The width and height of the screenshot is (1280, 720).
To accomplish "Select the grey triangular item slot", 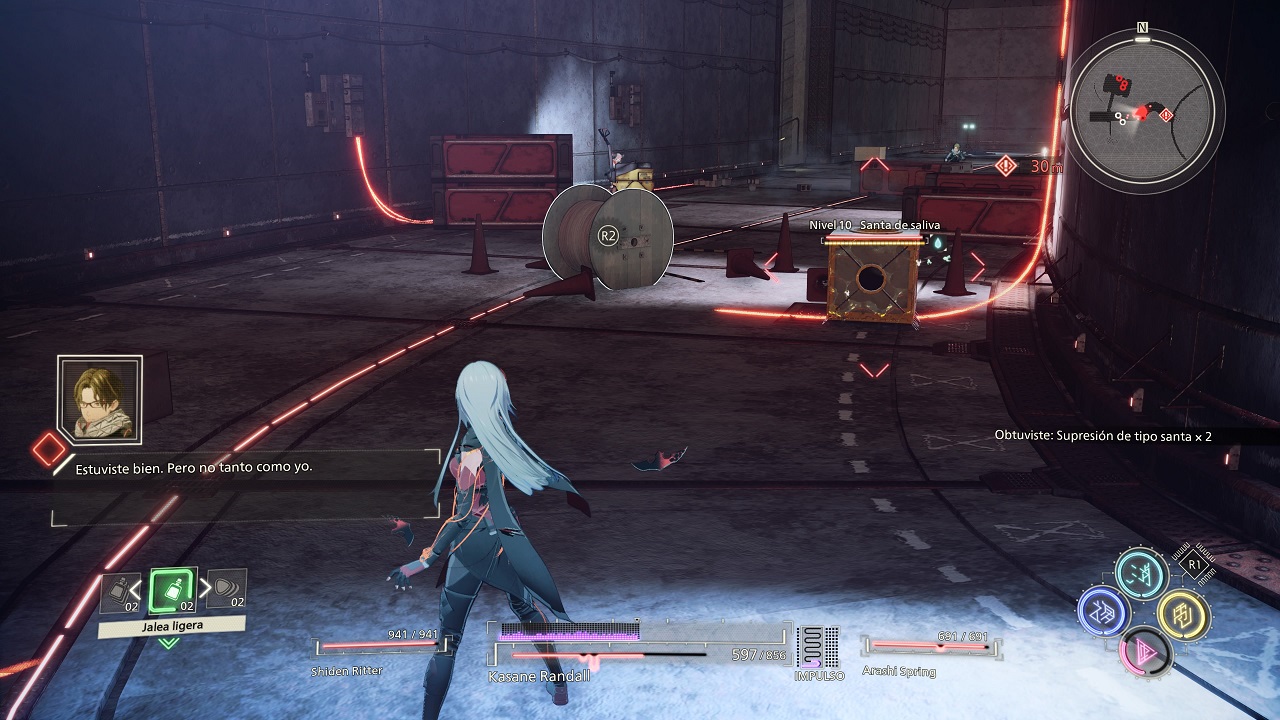I will (x=227, y=590).
